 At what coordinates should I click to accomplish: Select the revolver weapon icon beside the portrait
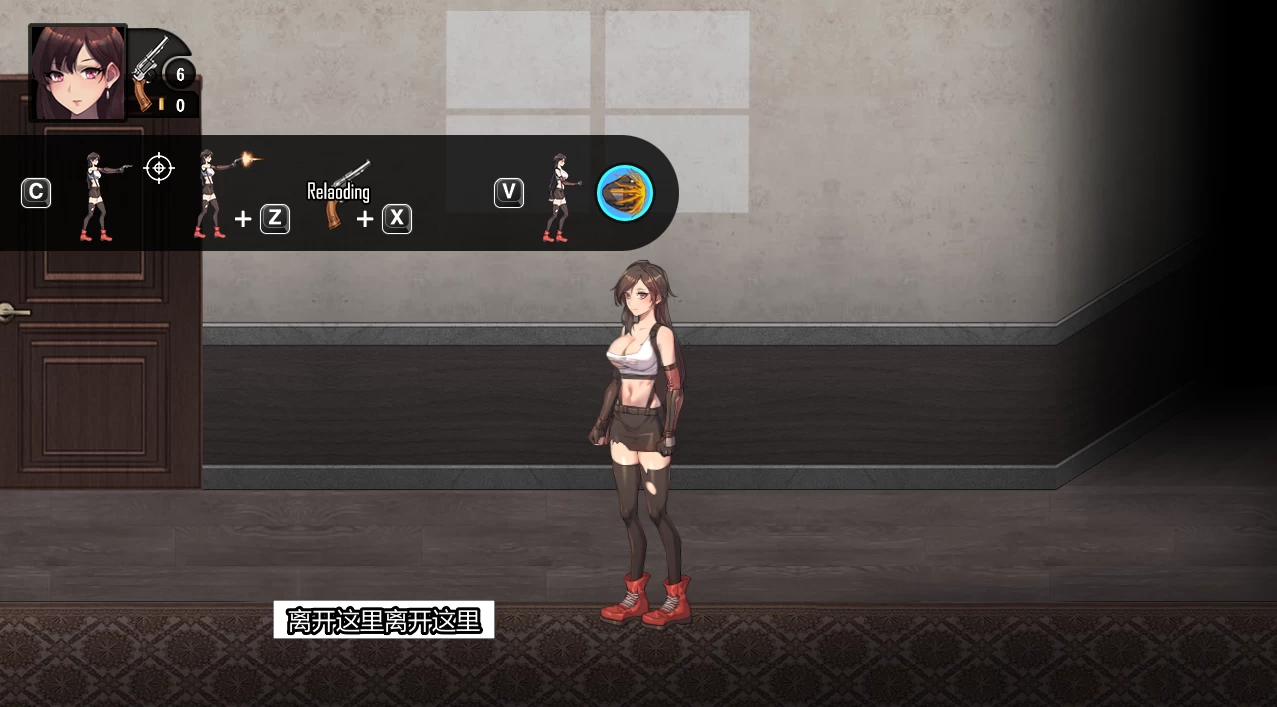(148, 70)
